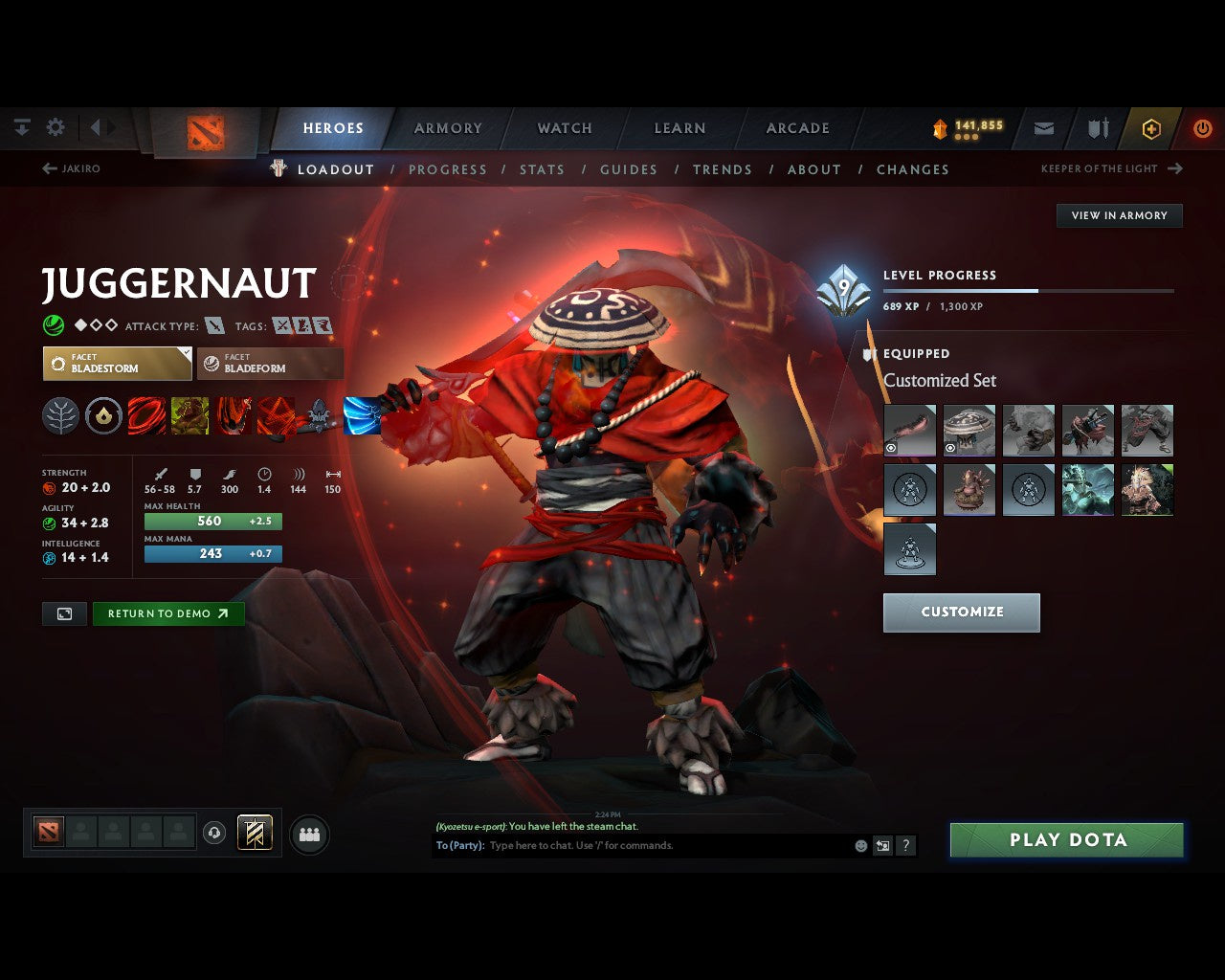Image resolution: width=1225 pixels, height=980 pixels.
Task: Open the GUIDES tab
Action: [x=628, y=169]
